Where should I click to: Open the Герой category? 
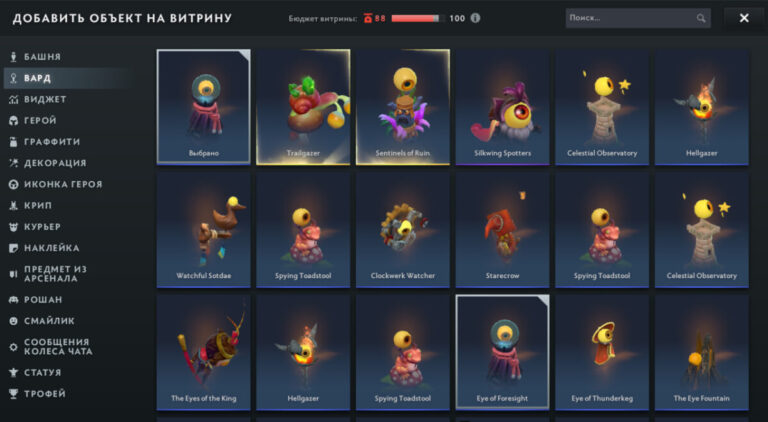[x=41, y=120]
